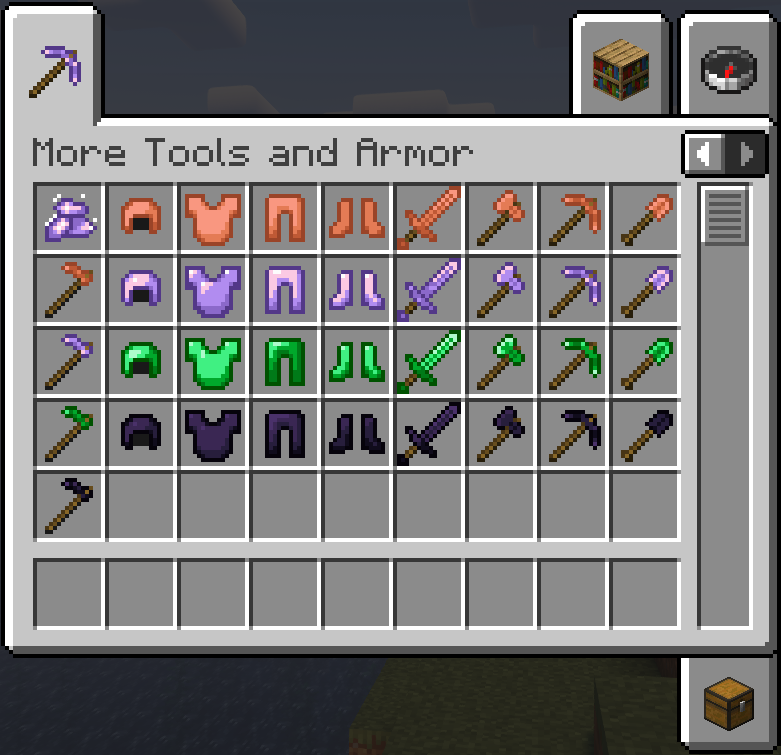Viewport: 781px width, 755px height.
Task: Pick the dark obsidian boots
Action: point(358,434)
